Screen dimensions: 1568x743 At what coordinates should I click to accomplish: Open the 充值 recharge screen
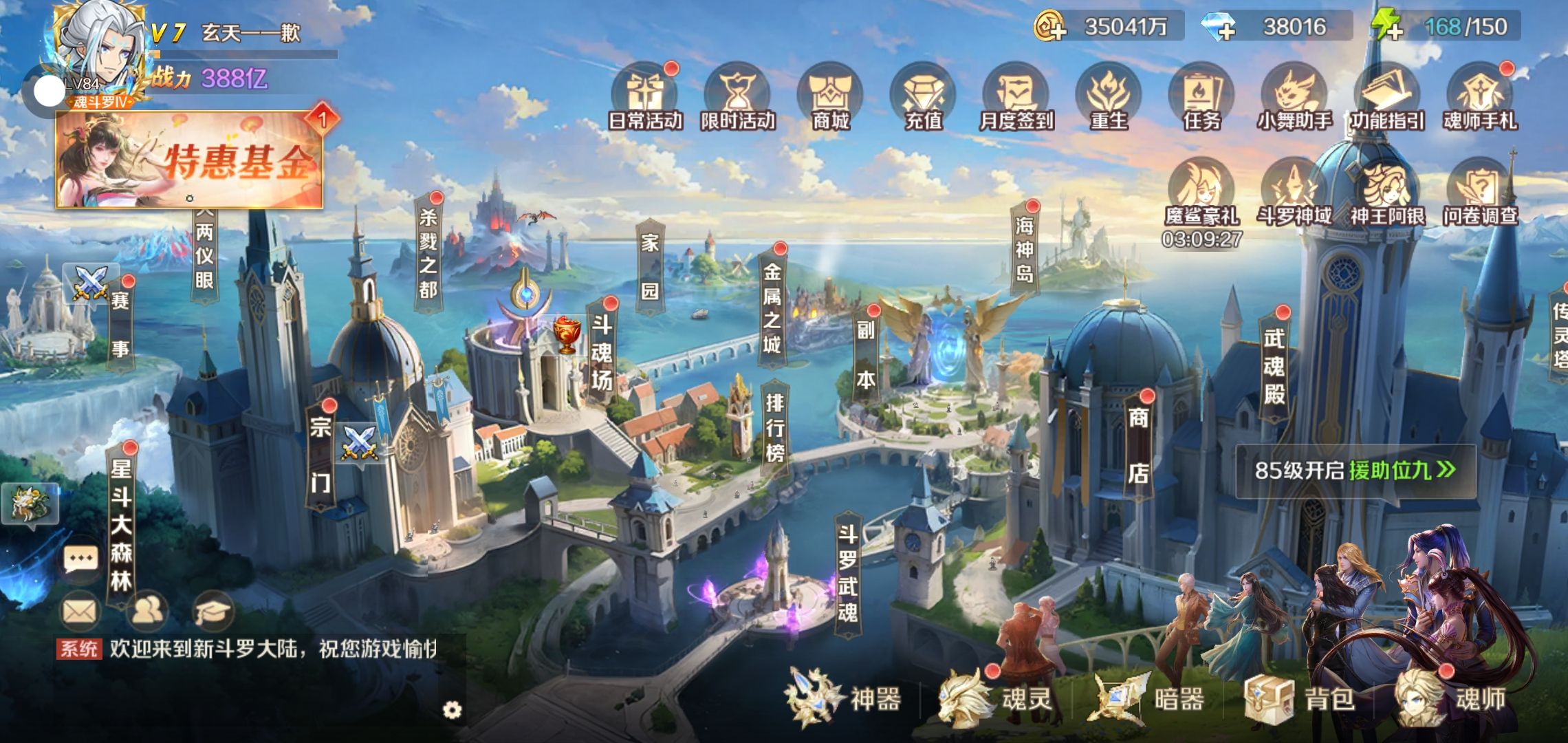[923, 98]
